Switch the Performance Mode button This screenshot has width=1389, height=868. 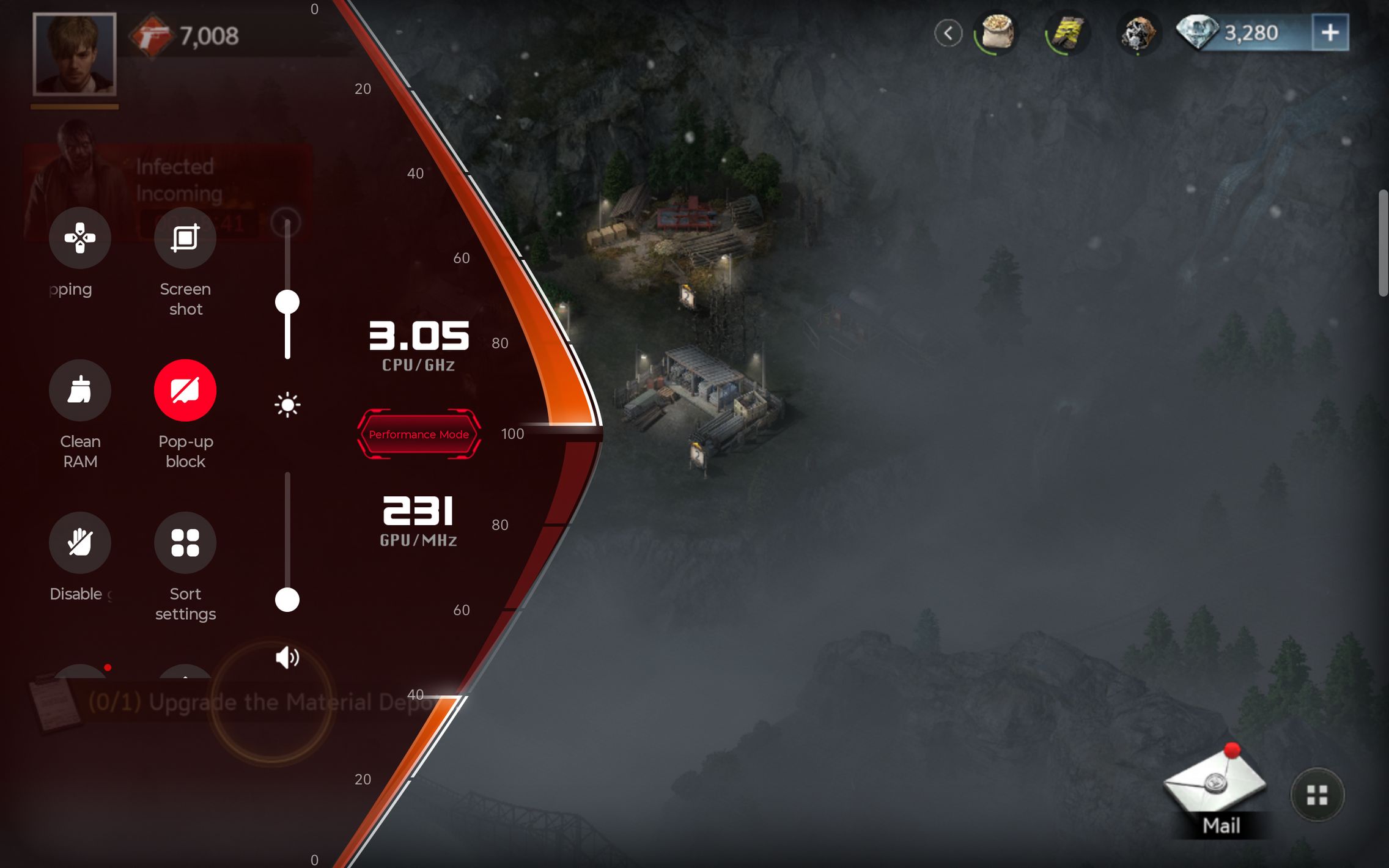click(419, 434)
